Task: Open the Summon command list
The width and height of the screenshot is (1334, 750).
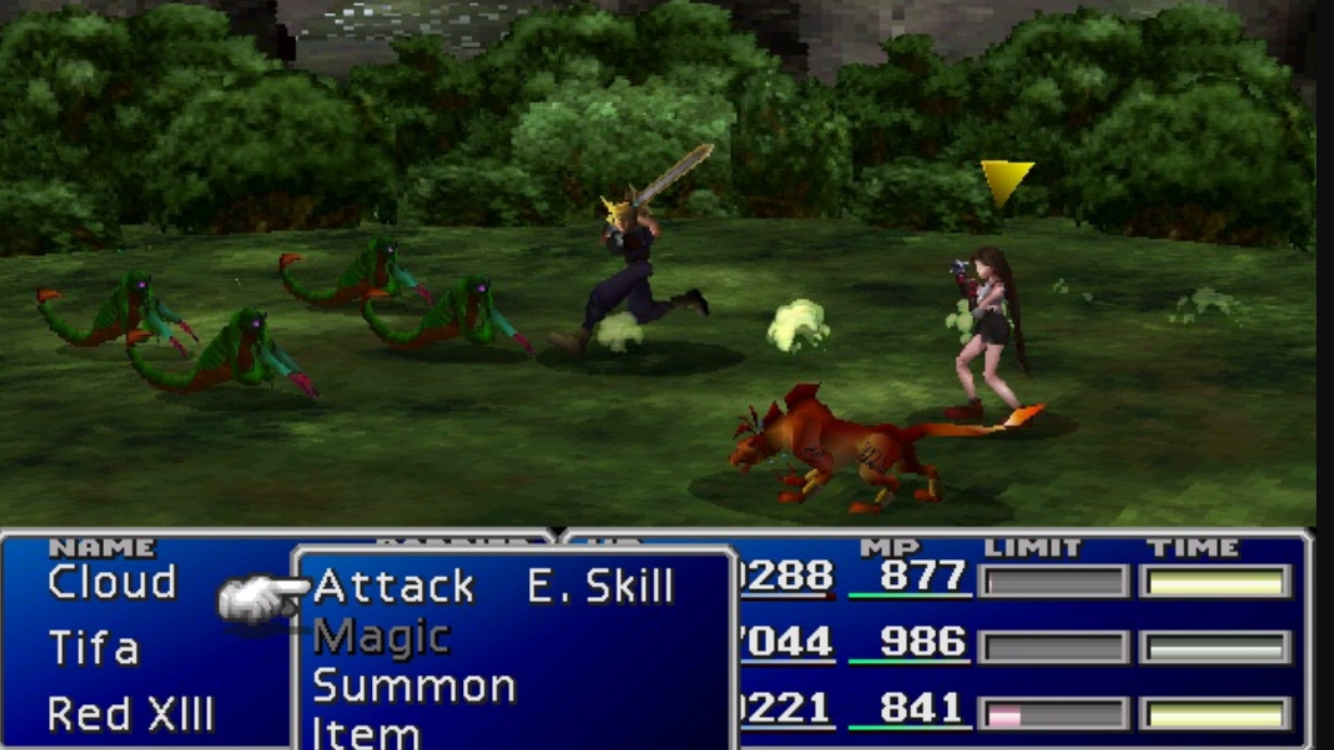Action: 414,687
